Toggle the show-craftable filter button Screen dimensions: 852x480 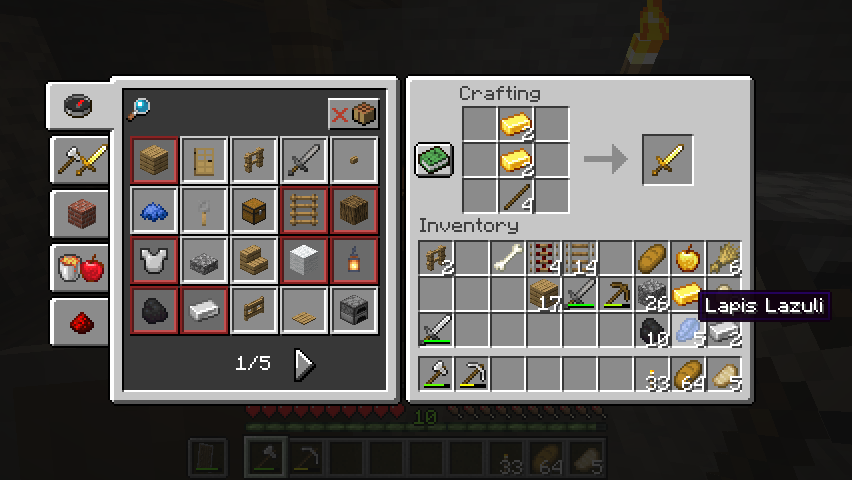point(353,114)
